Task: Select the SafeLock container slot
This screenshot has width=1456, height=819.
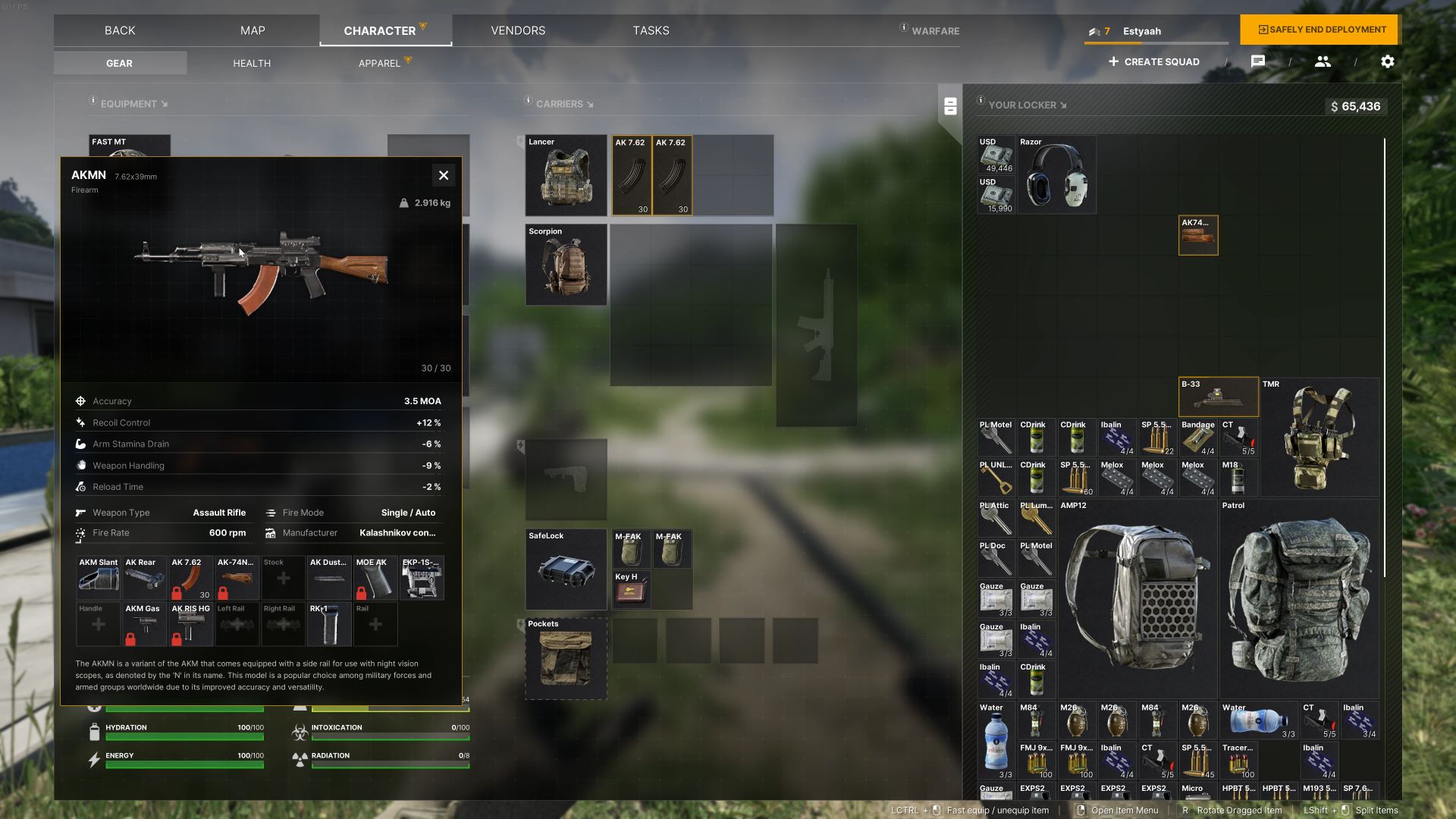Action: [566, 569]
